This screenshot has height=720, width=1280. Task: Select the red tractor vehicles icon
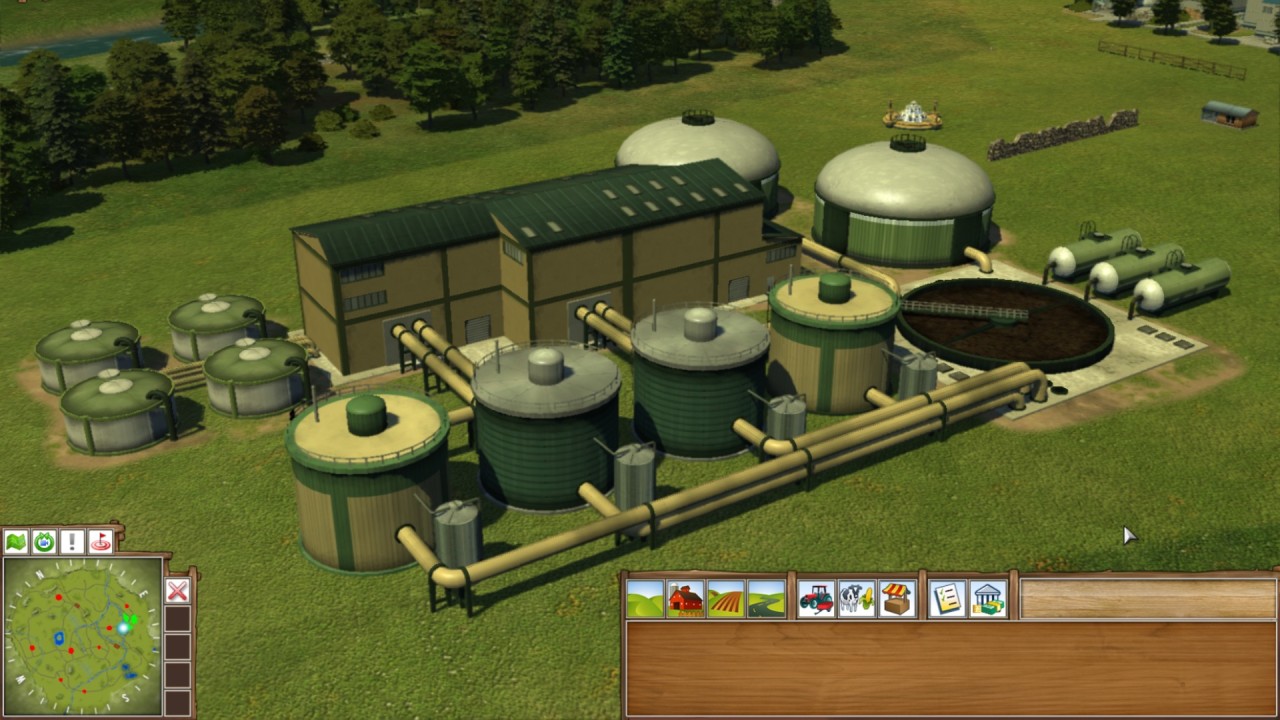[816, 599]
